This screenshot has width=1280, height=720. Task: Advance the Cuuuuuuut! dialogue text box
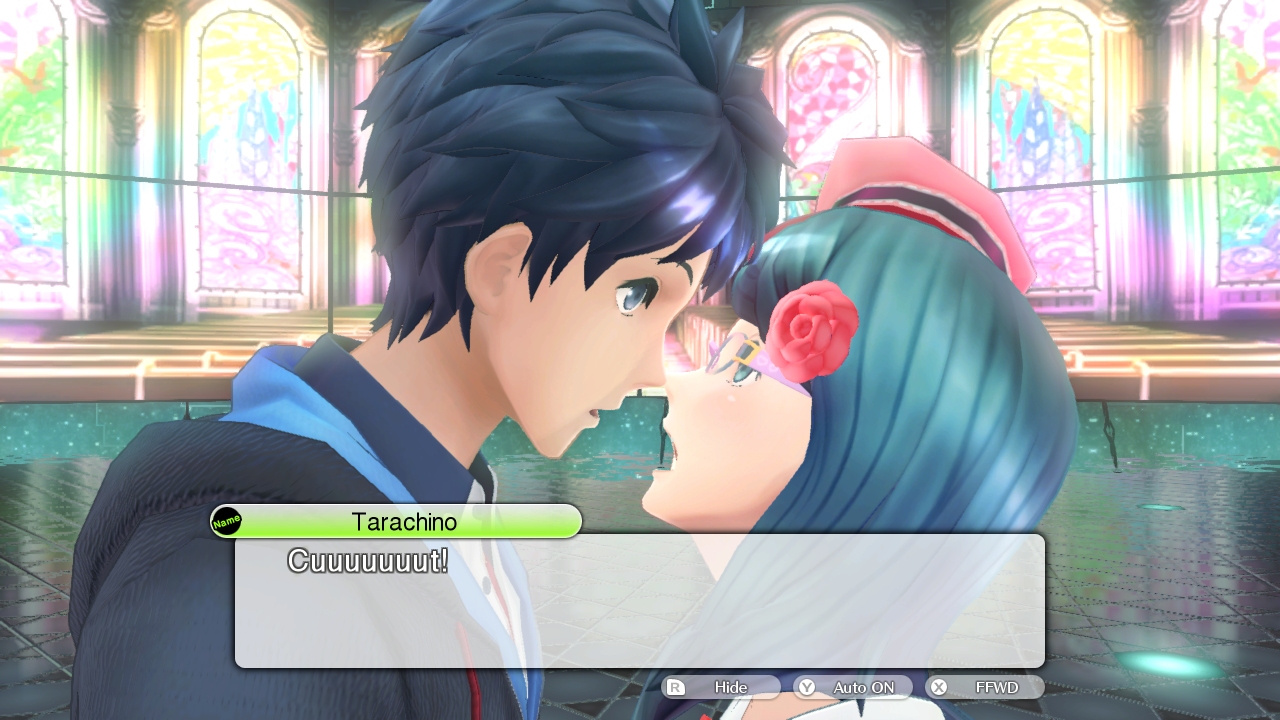[640, 600]
